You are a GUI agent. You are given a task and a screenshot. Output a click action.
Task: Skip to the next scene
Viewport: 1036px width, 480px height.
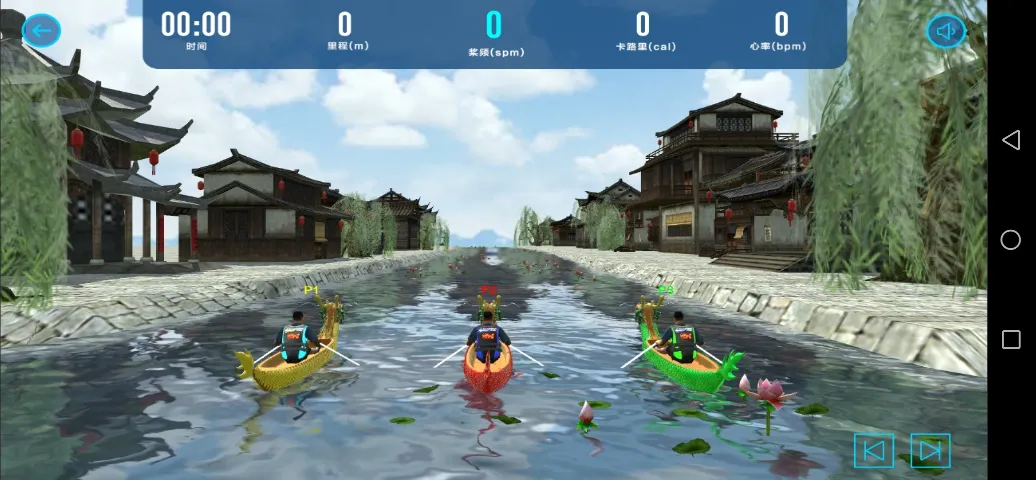(x=930, y=451)
